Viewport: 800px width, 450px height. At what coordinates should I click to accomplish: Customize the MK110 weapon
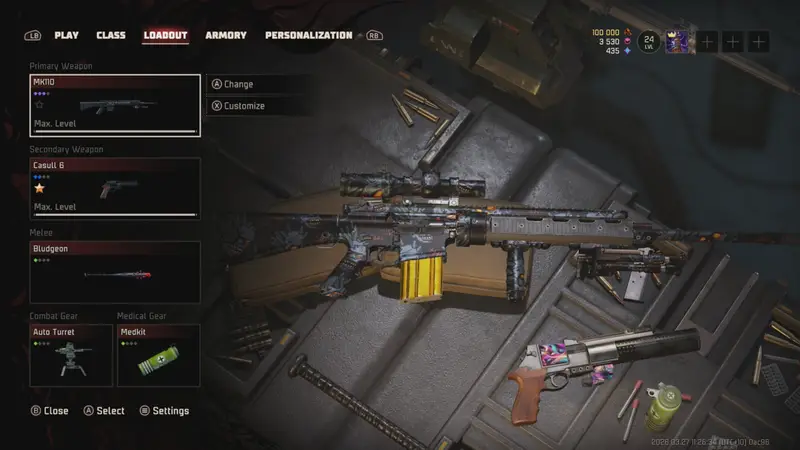coord(243,105)
